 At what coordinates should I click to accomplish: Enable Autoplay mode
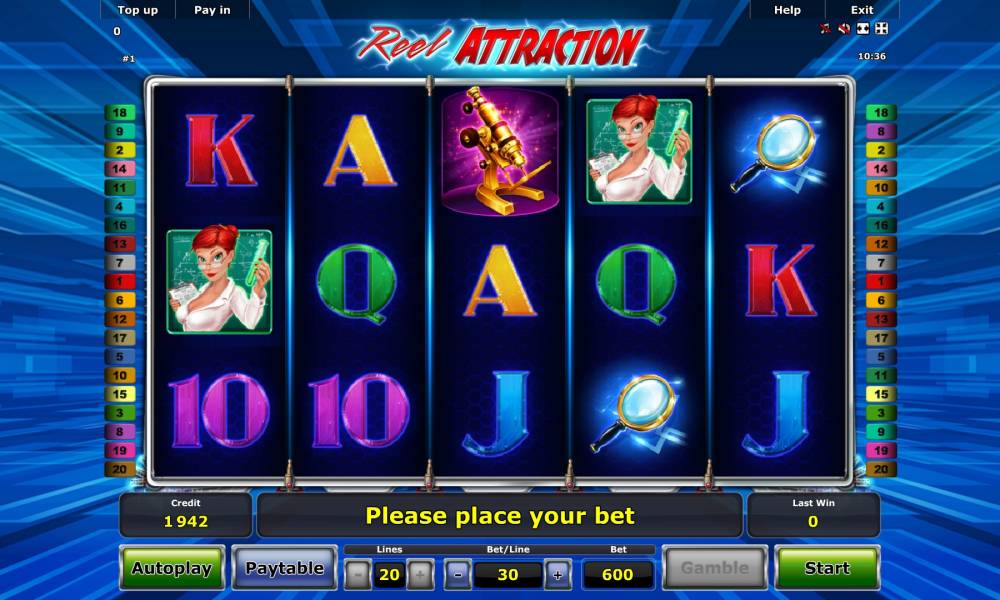click(x=172, y=568)
